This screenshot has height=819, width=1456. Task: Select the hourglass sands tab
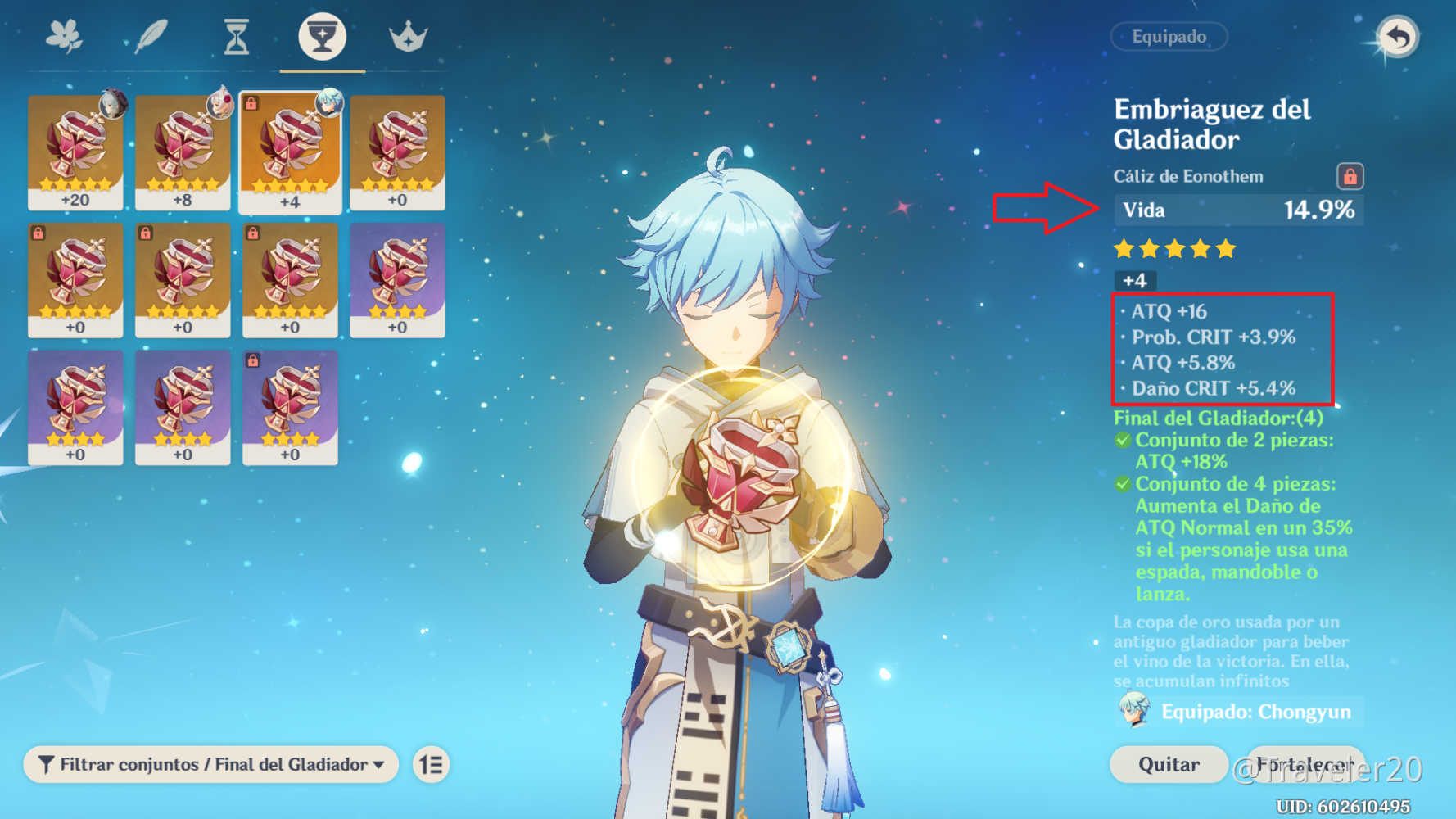click(237, 37)
